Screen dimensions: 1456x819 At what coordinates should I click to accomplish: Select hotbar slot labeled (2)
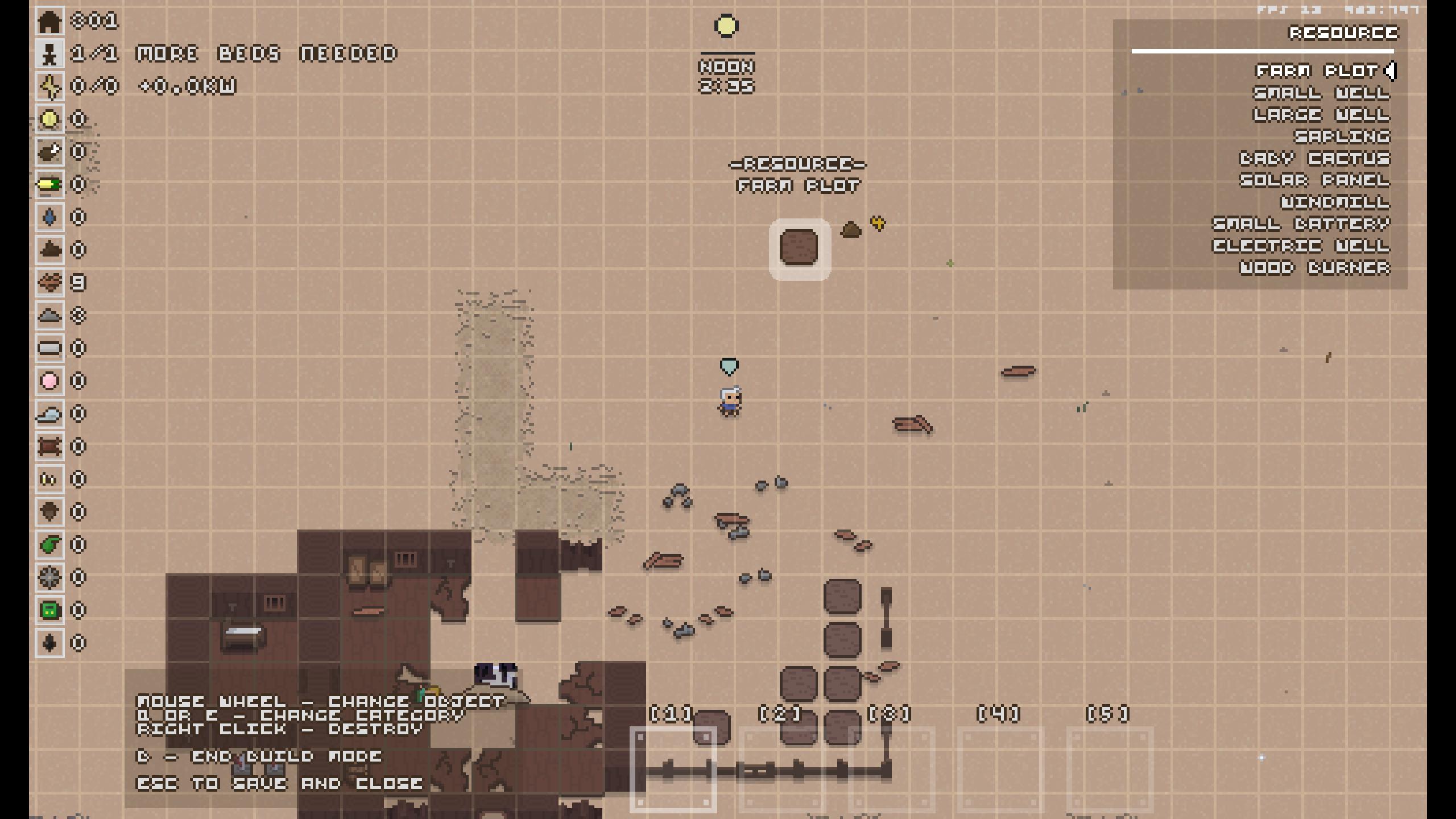(x=782, y=769)
